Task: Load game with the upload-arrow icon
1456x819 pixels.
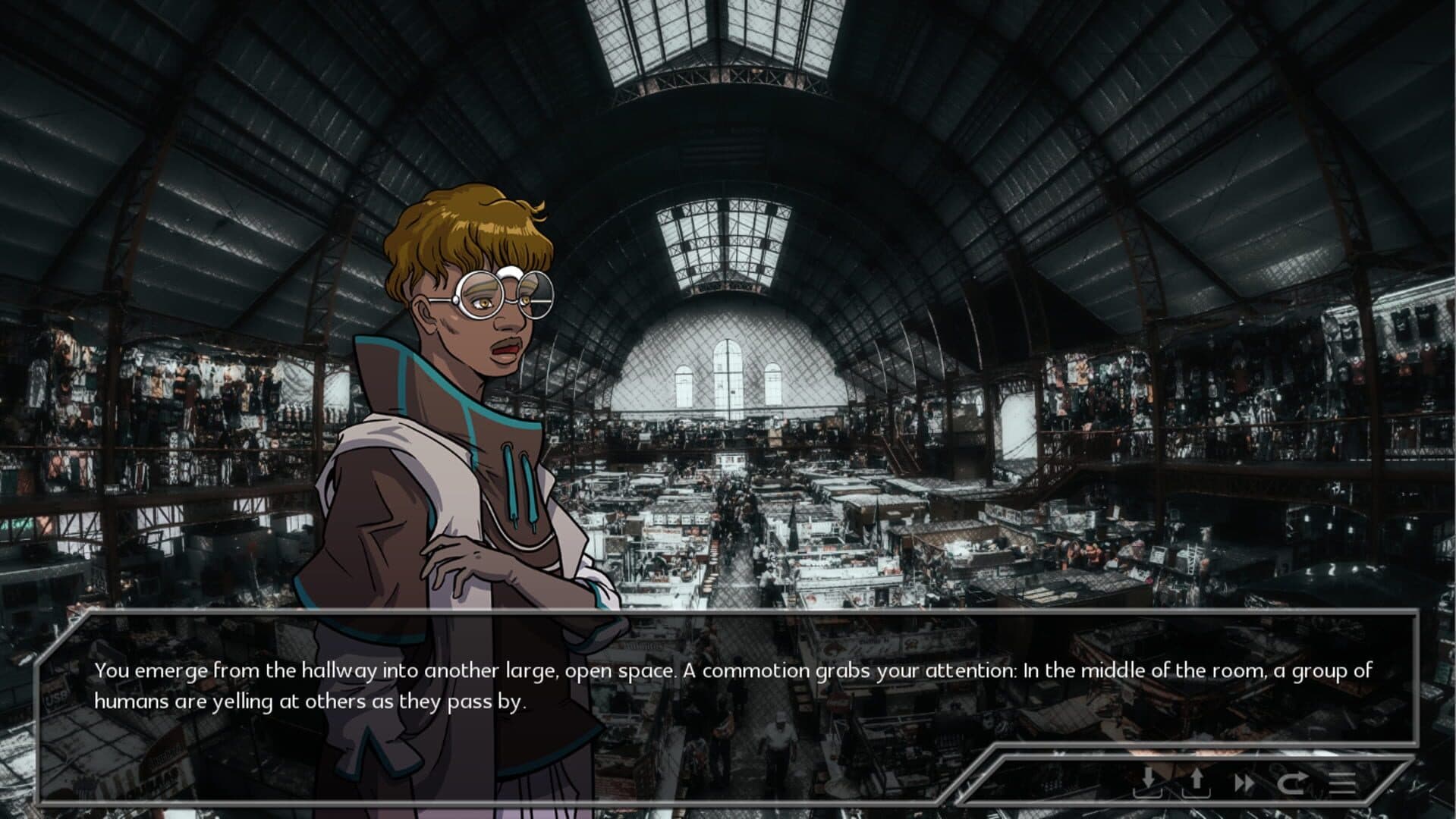Action: point(1197,781)
